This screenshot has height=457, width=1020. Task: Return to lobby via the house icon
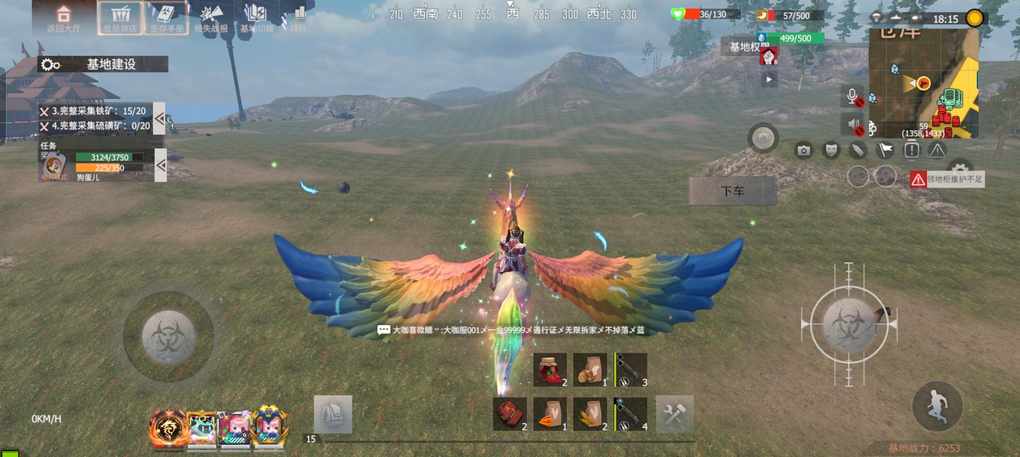(64, 17)
